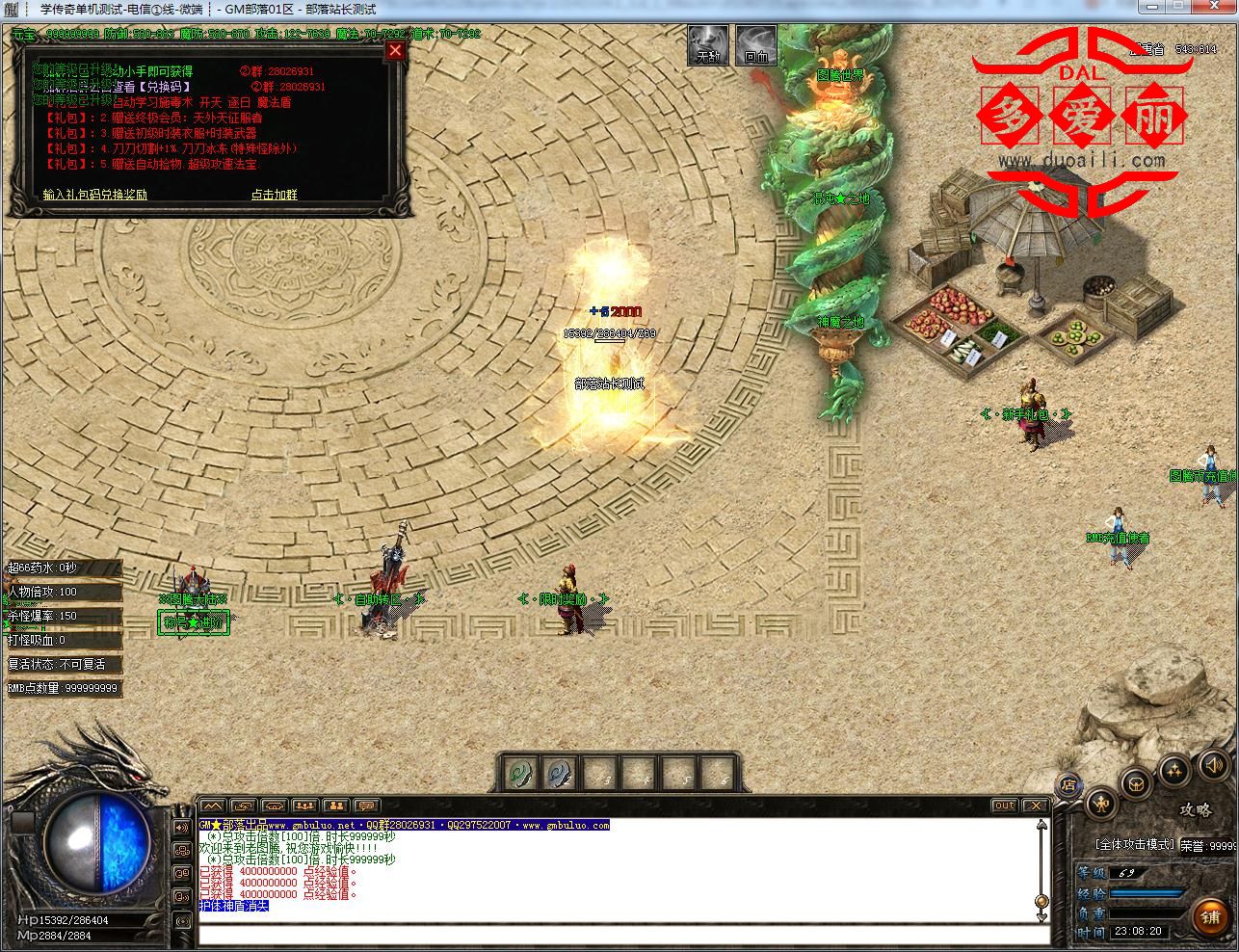The image size is (1239, 952).
Task: Open the 点击加群 group link
Action: 274,194
